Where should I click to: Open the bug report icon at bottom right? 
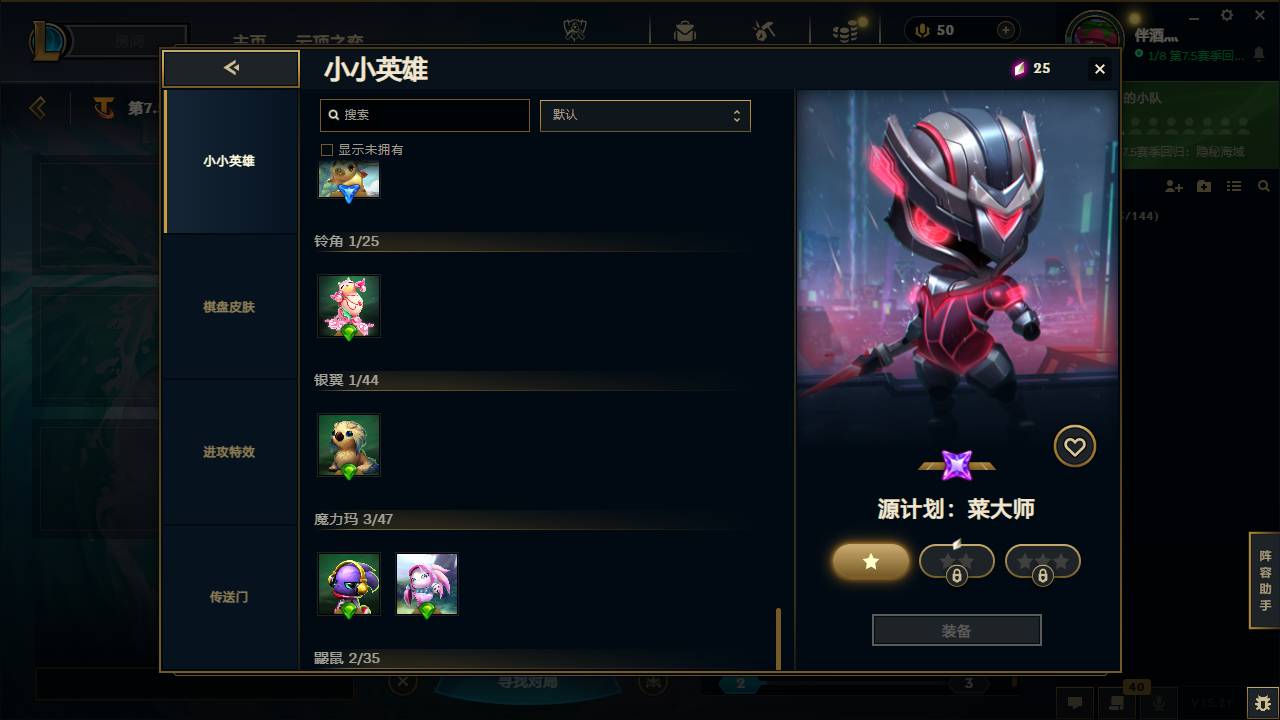[x=1262, y=703]
